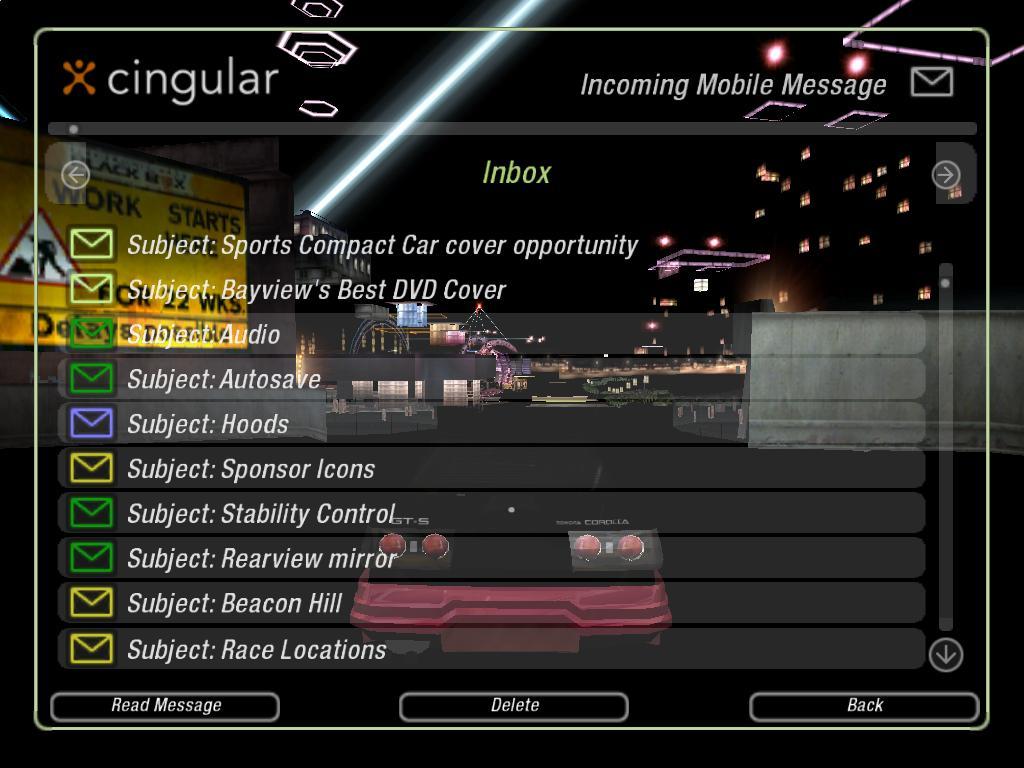
Task: Click the left arrow beside Inbox
Action: [x=75, y=175]
